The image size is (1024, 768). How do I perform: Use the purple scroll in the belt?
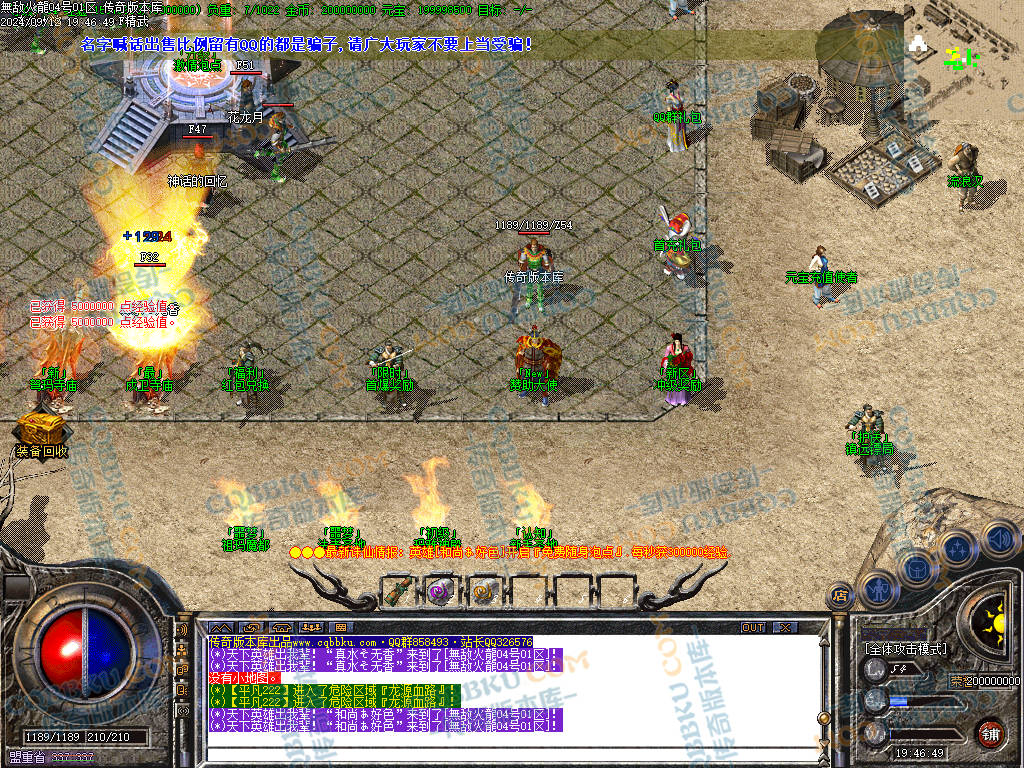tap(440, 591)
